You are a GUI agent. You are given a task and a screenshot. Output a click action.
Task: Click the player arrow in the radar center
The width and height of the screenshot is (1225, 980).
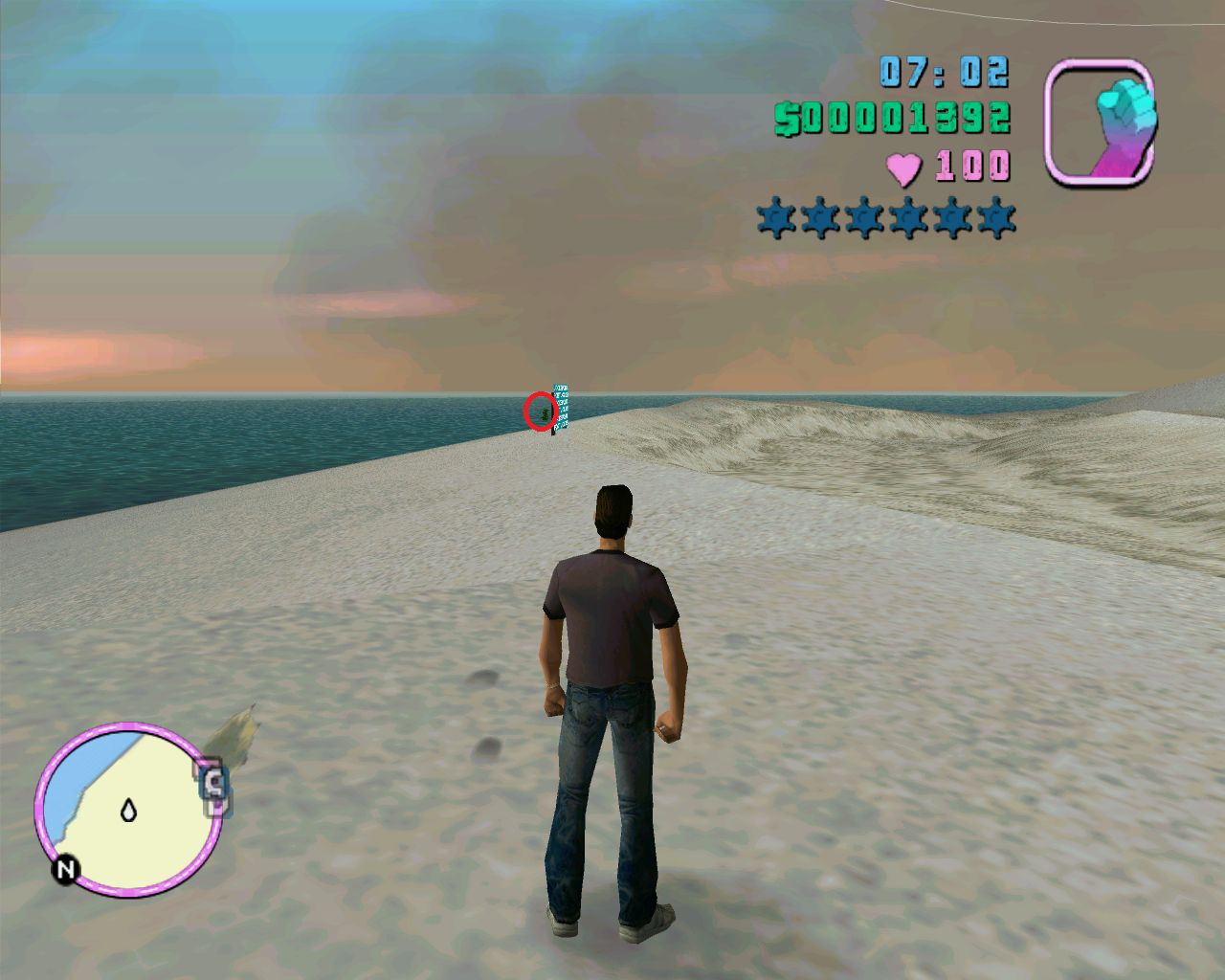coord(128,811)
